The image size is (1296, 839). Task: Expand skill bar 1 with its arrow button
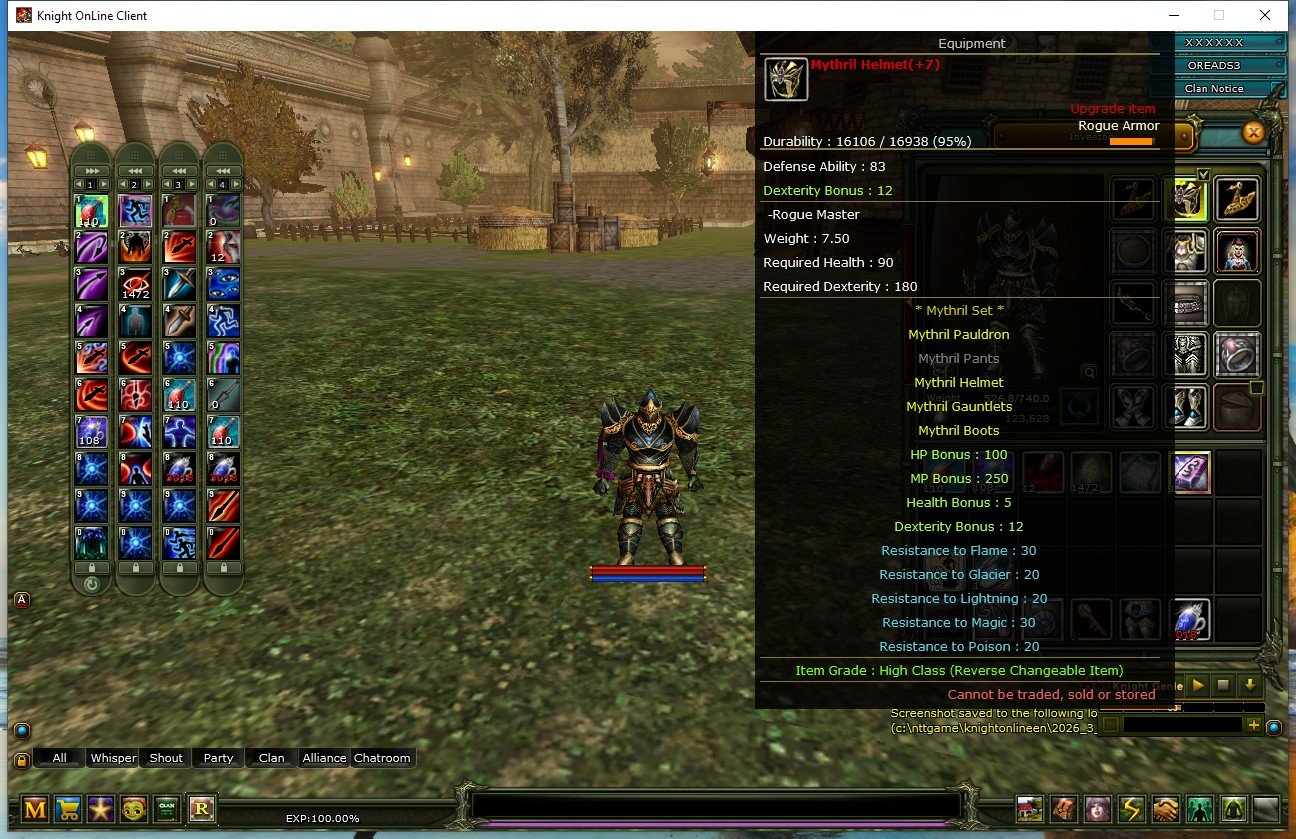[92, 171]
